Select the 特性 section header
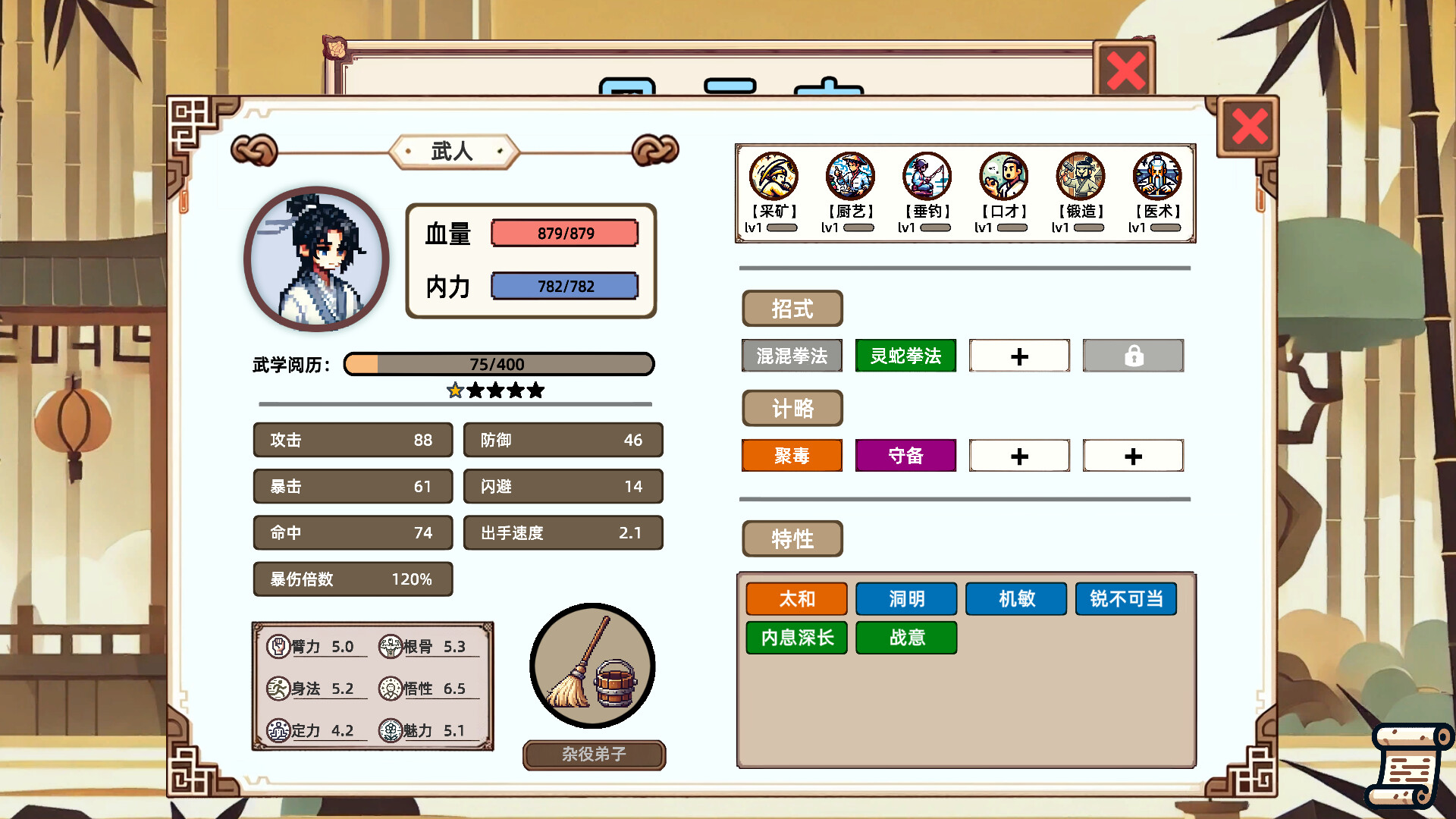The height and width of the screenshot is (819, 1456). [x=792, y=539]
